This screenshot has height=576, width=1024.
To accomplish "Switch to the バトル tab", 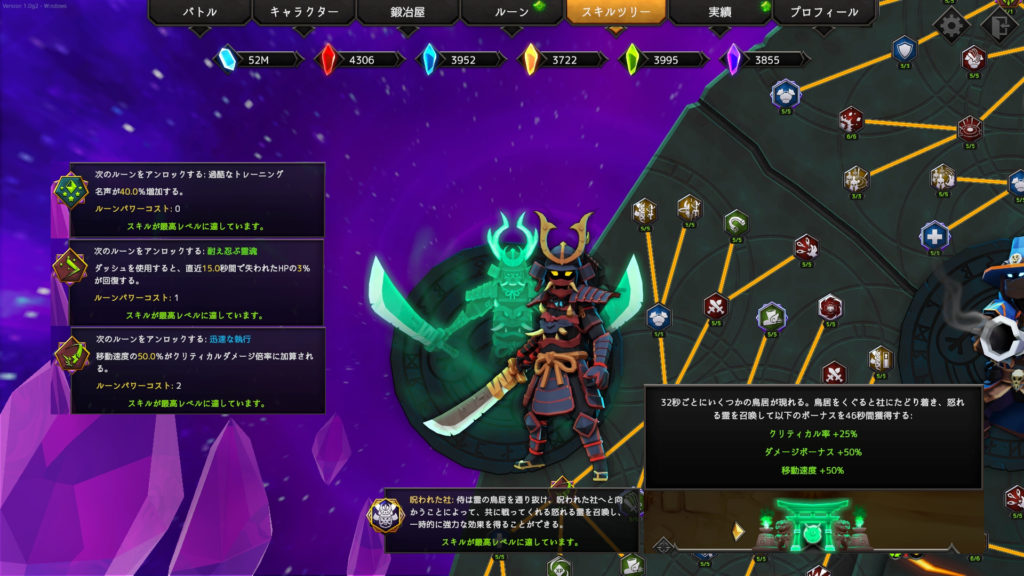I will click(199, 12).
